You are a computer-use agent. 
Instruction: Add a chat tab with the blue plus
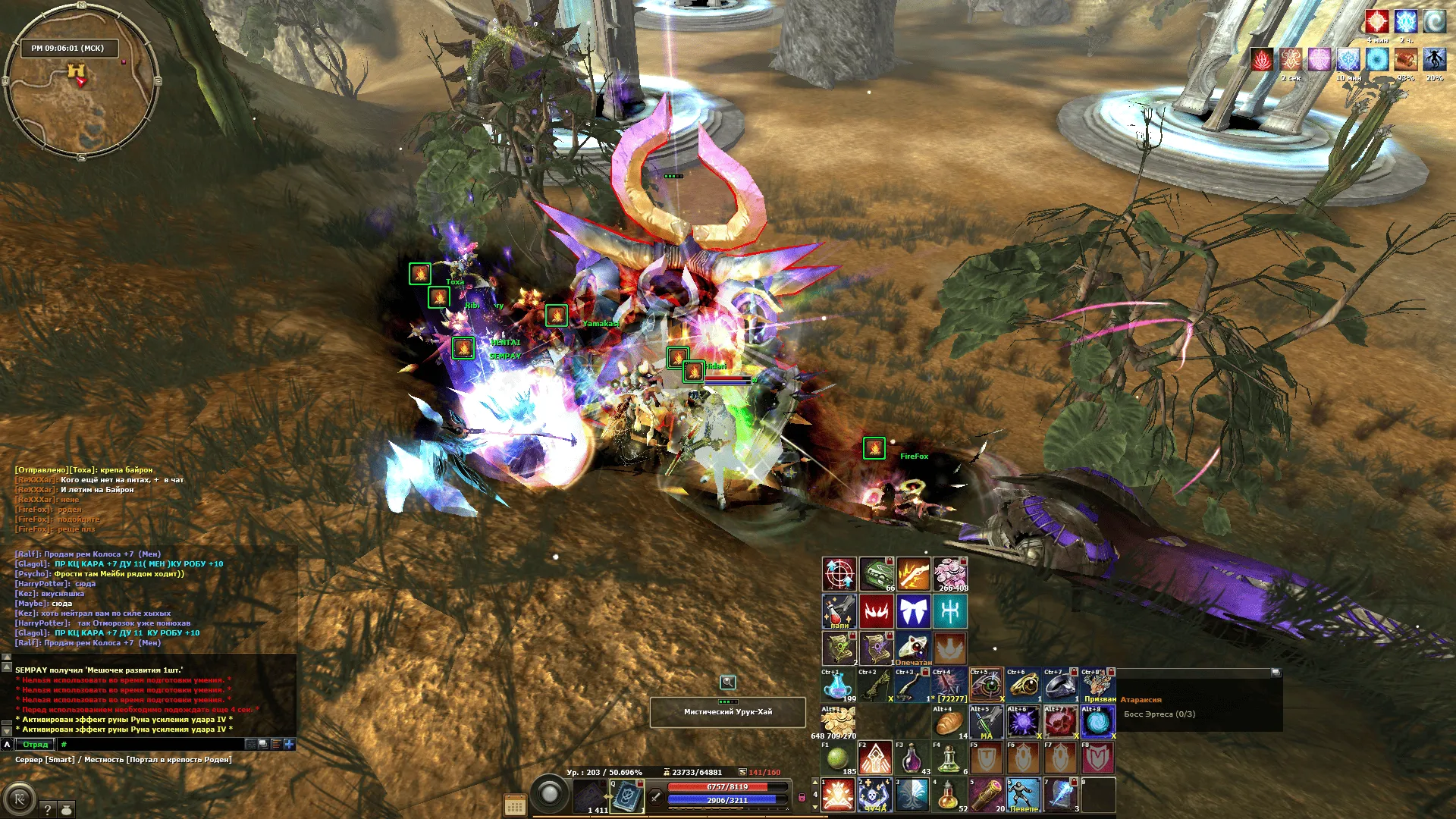(289, 745)
